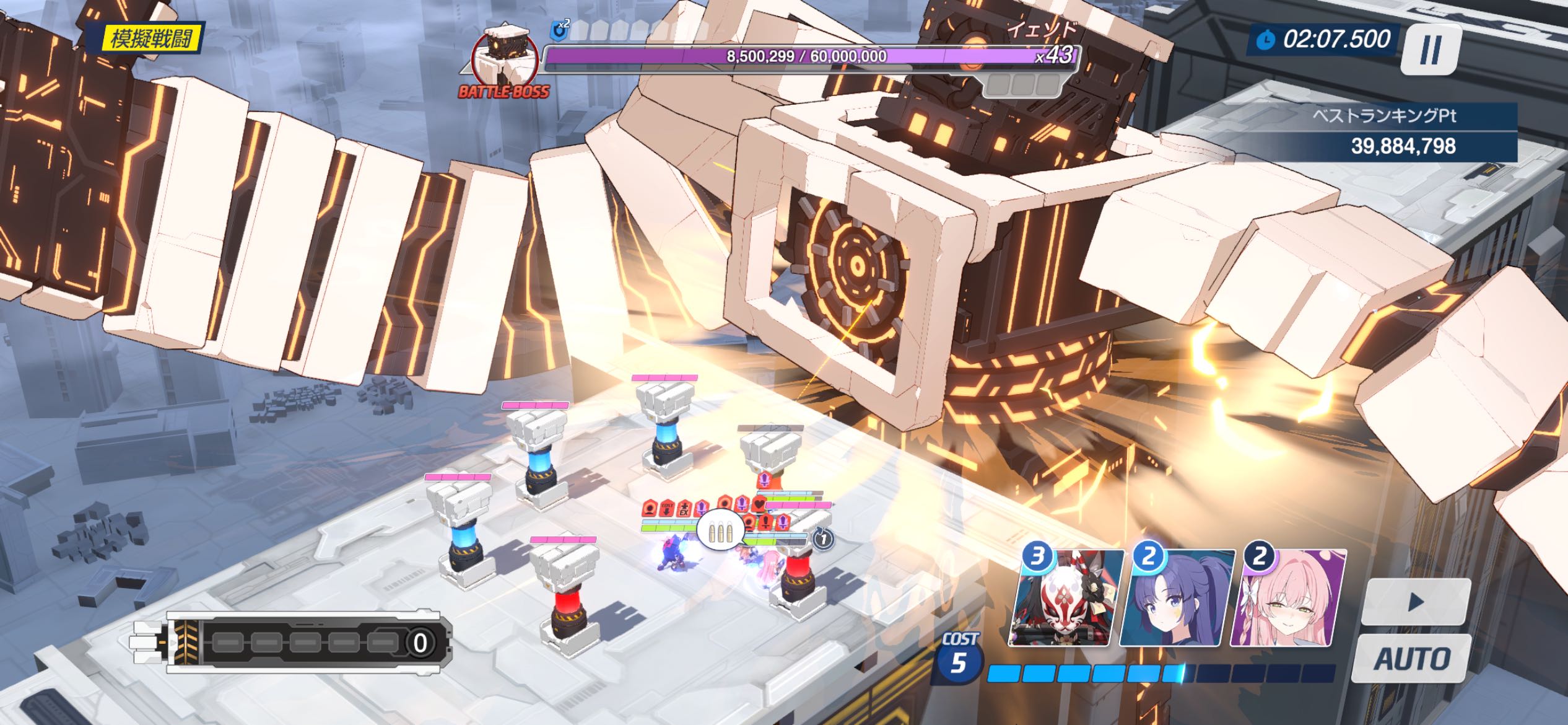Viewport: 1568px width, 725px height.
Task: Pause the battle
Action: click(x=1431, y=48)
